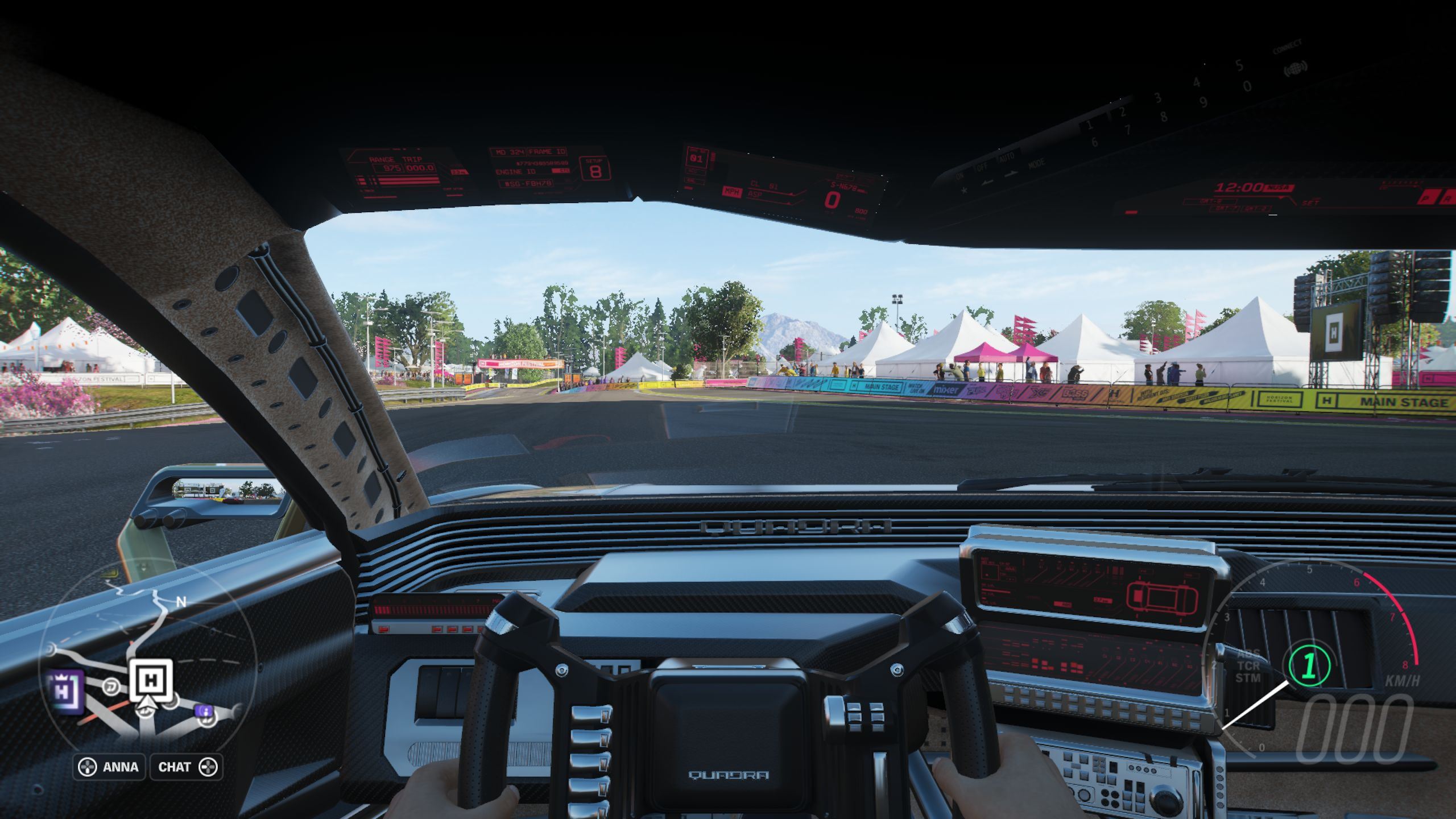Click the purple broadcast marker on the minimap
This screenshot has width=1456, height=819.
click(204, 711)
